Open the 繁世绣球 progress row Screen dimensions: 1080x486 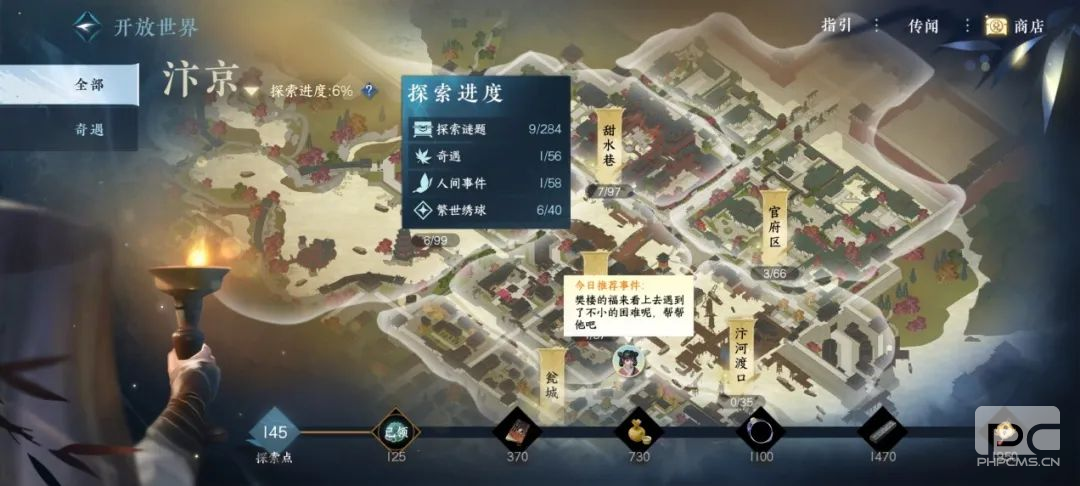pyautogui.click(x=485, y=210)
